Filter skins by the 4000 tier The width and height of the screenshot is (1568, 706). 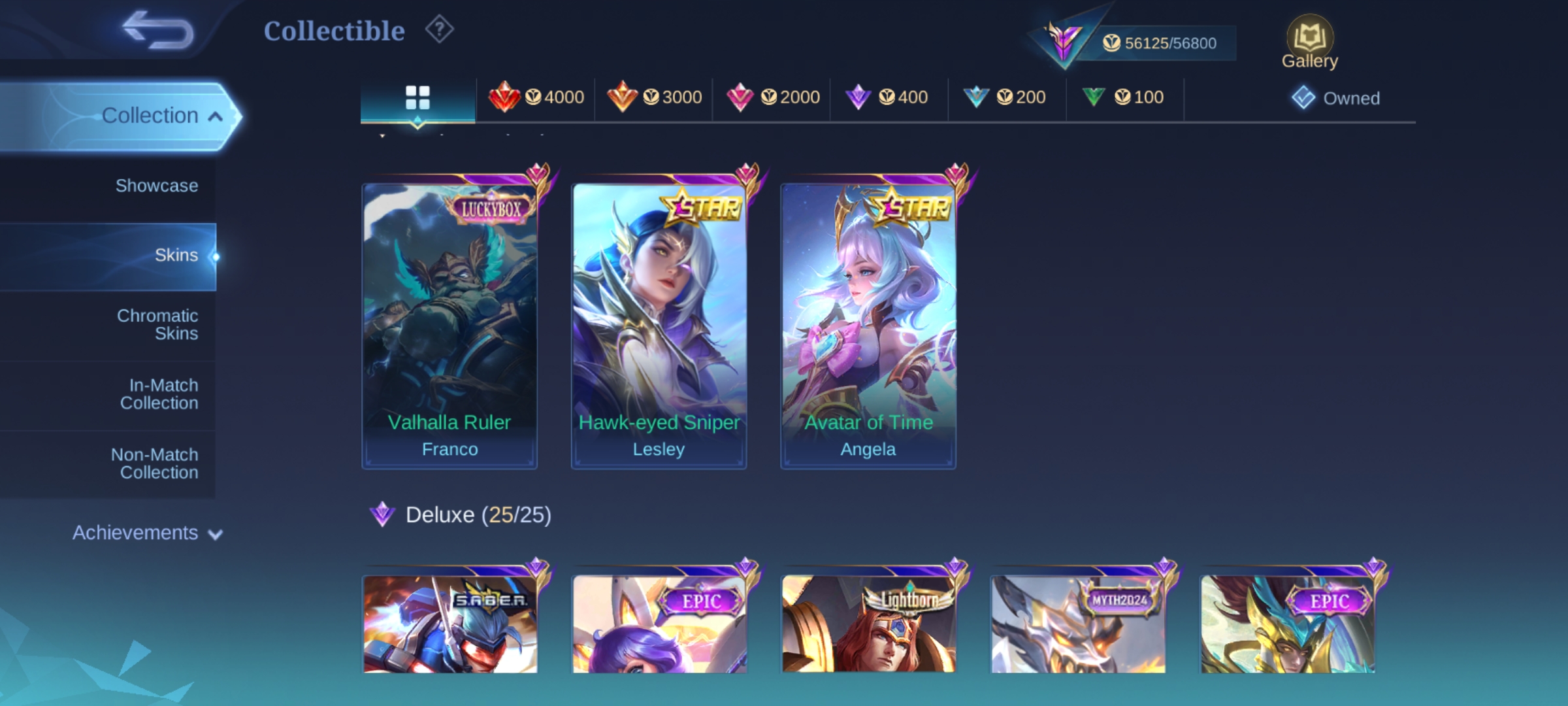pyautogui.click(x=536, y=97)
